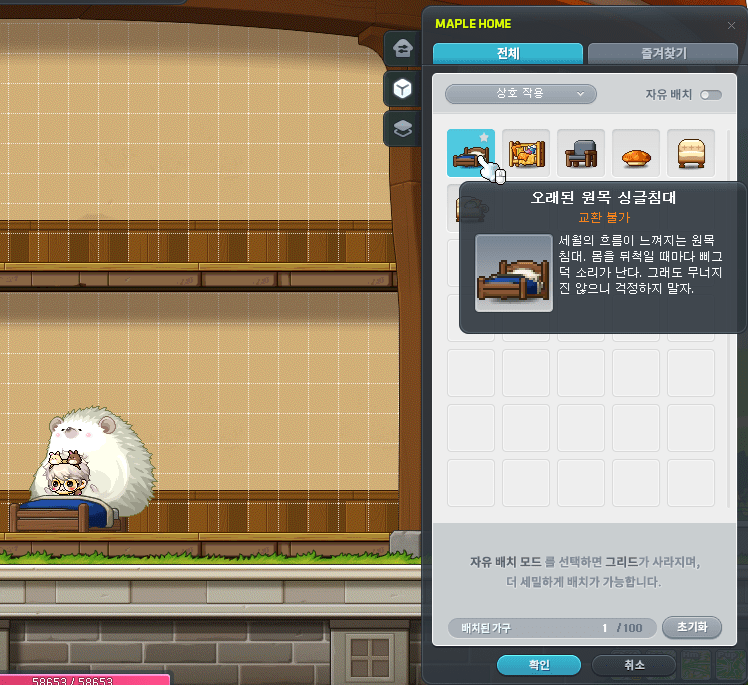This screenshot has height=685, width=748.
Task: Confirm with the 확인 button
Action: 539,665
